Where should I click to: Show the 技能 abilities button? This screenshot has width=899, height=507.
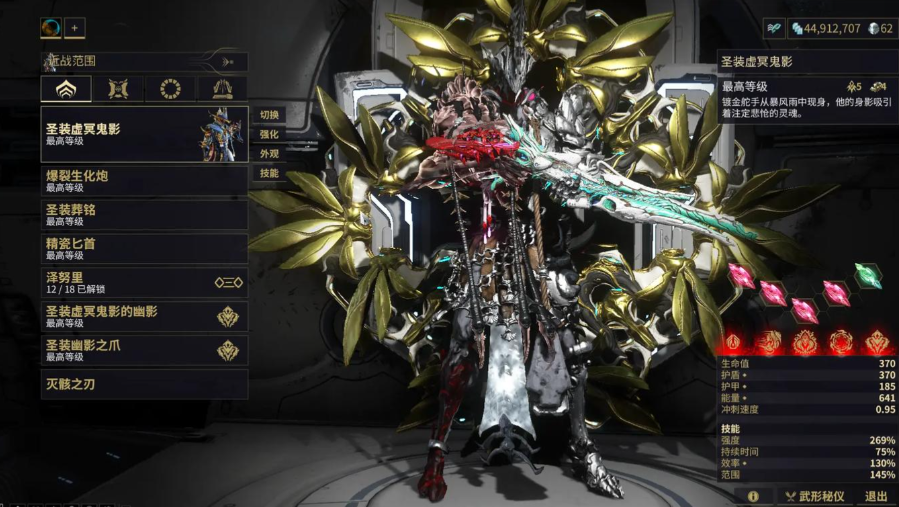(x=269, y=173)
